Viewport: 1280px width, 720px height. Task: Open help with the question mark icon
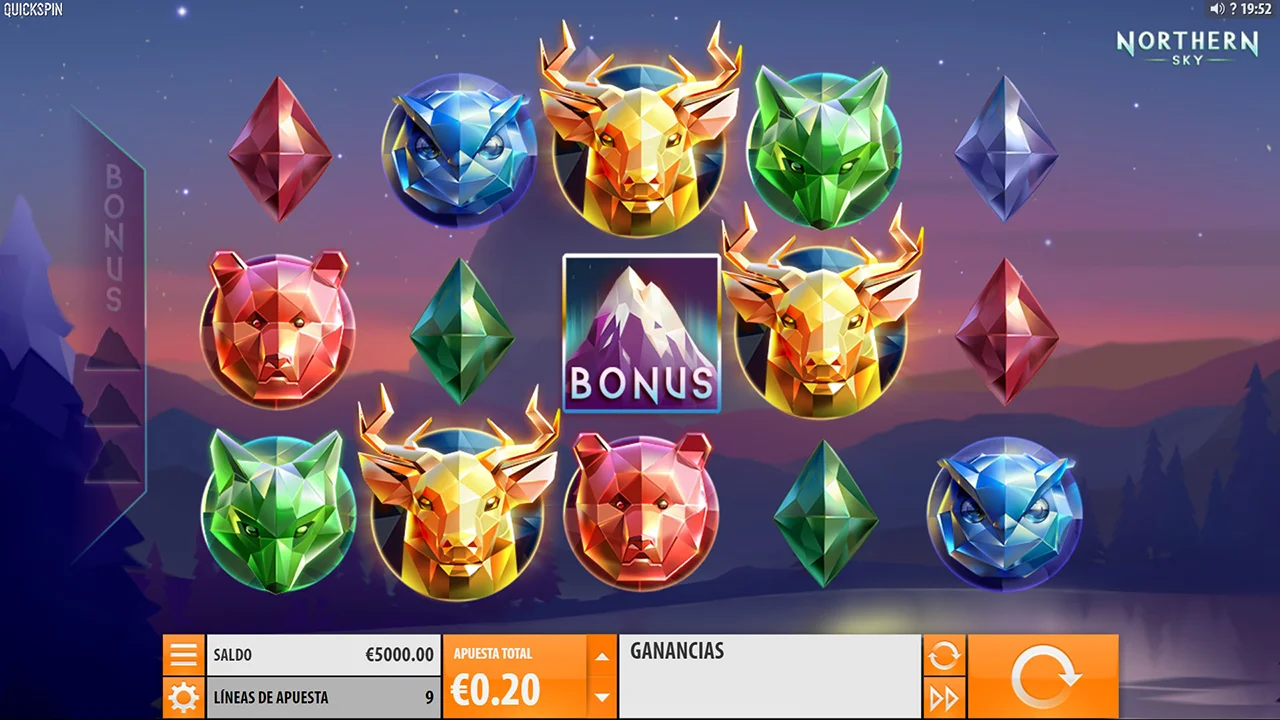pos(1233,9)
